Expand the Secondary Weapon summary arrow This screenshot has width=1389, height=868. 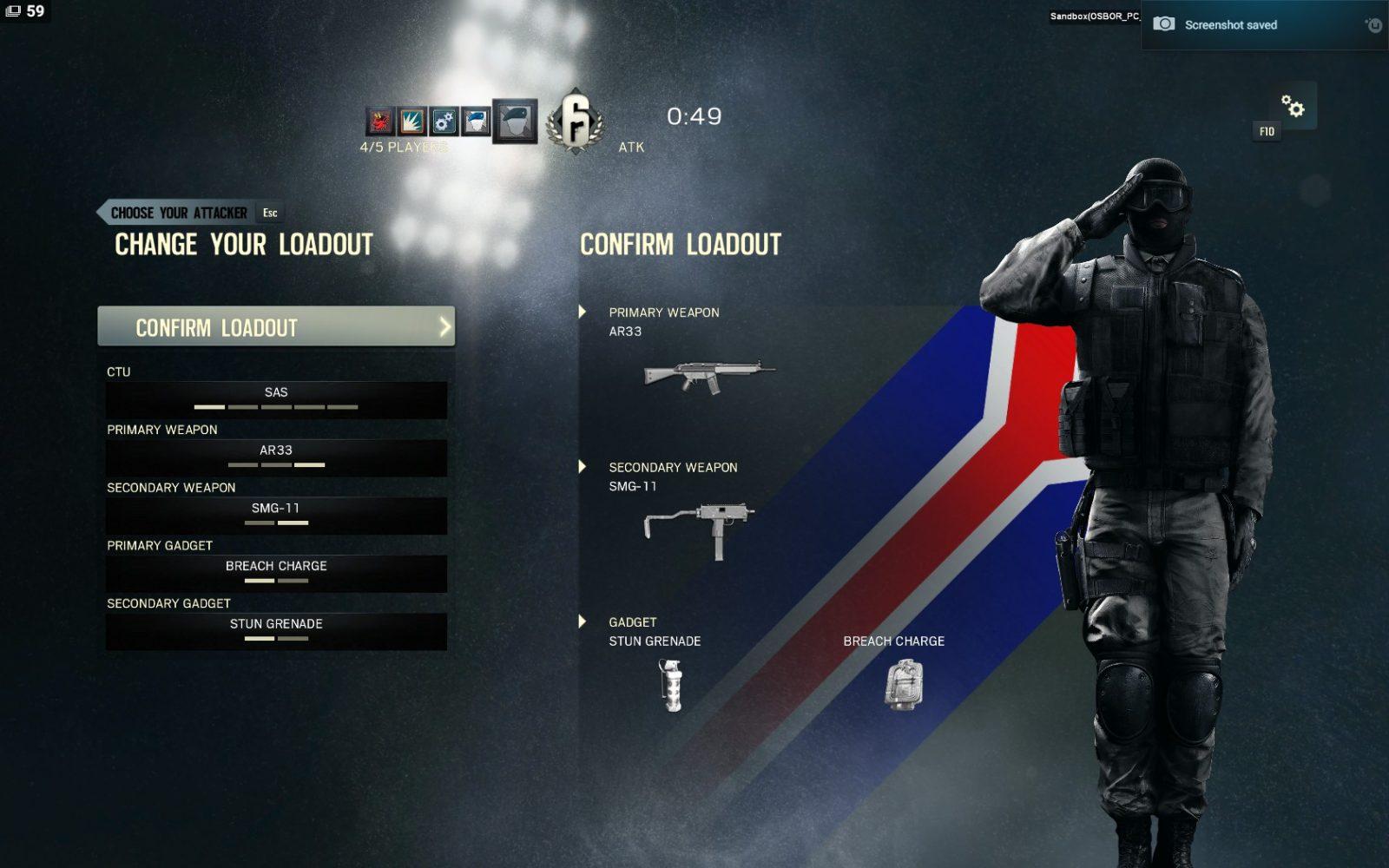pos(583,467)
